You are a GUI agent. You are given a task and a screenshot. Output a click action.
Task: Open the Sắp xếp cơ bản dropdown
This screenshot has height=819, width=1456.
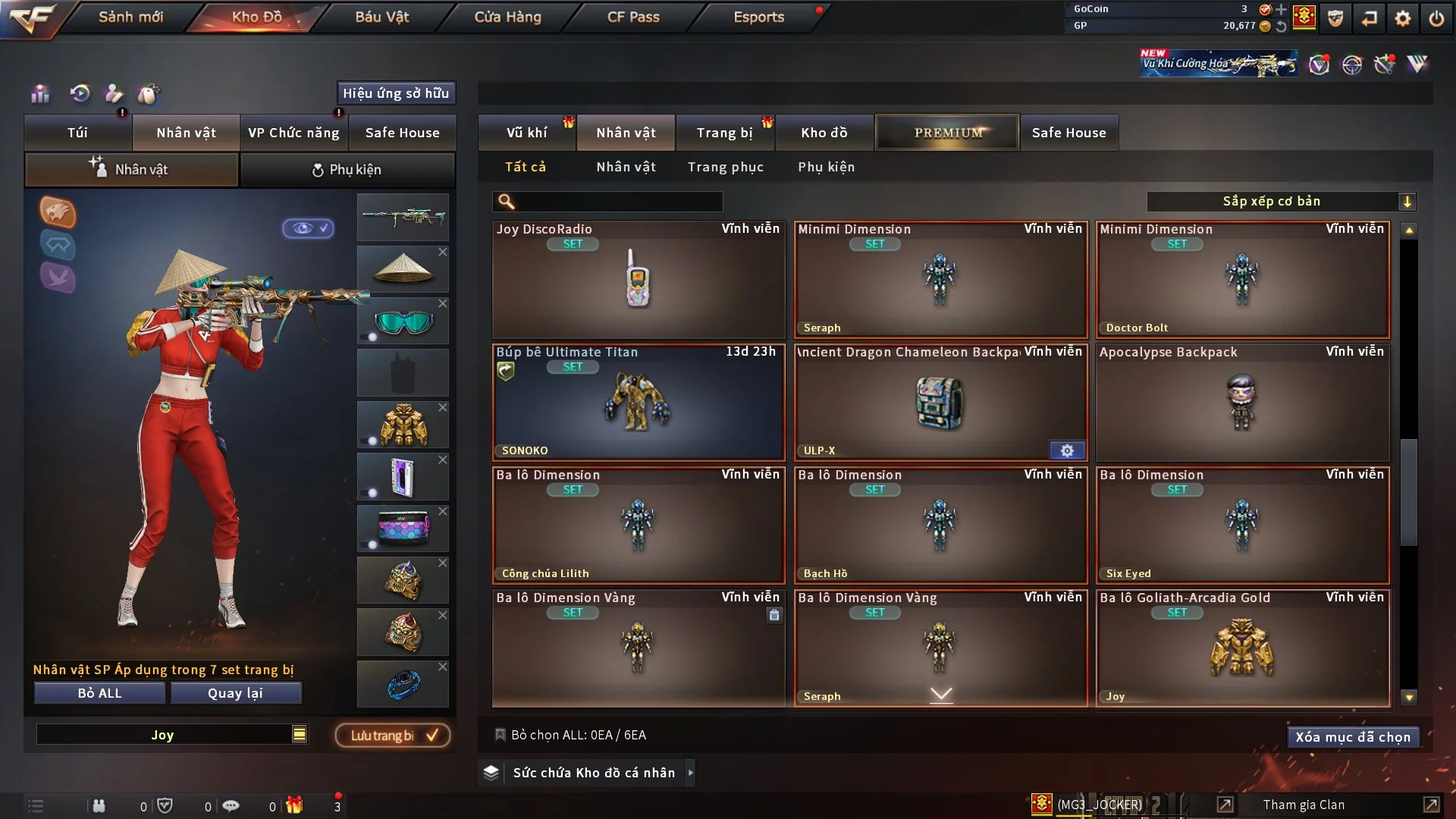pyautogui.click(x=1281, y=202)
